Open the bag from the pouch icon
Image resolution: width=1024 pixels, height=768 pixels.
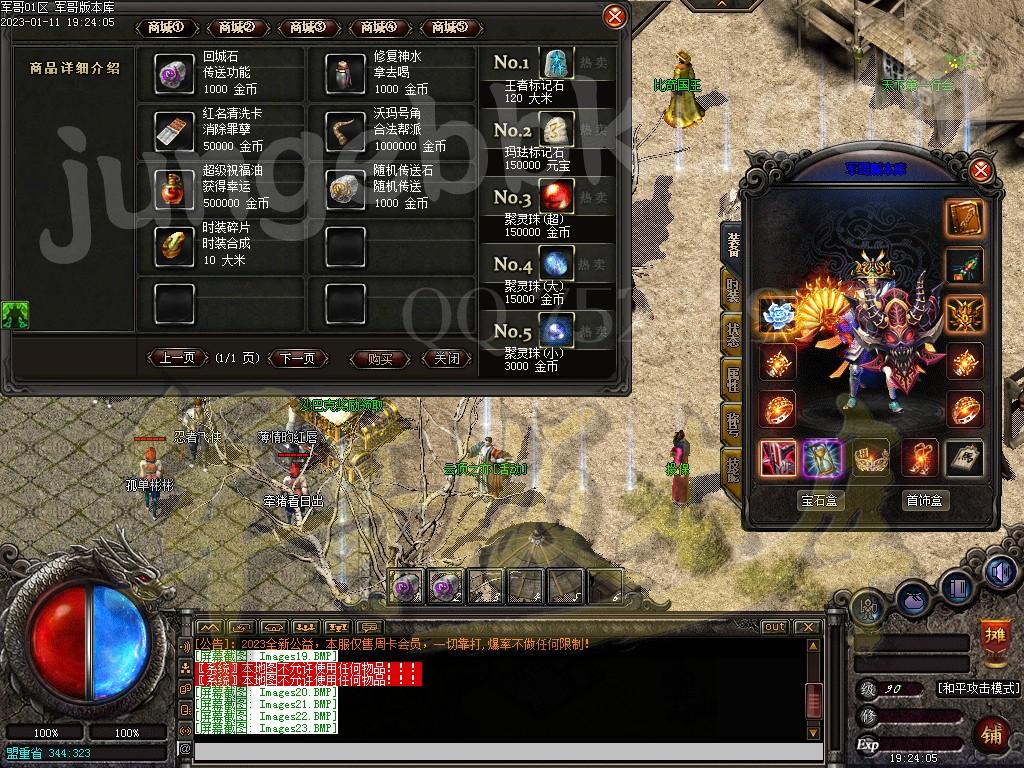click(x=914, y=602)
